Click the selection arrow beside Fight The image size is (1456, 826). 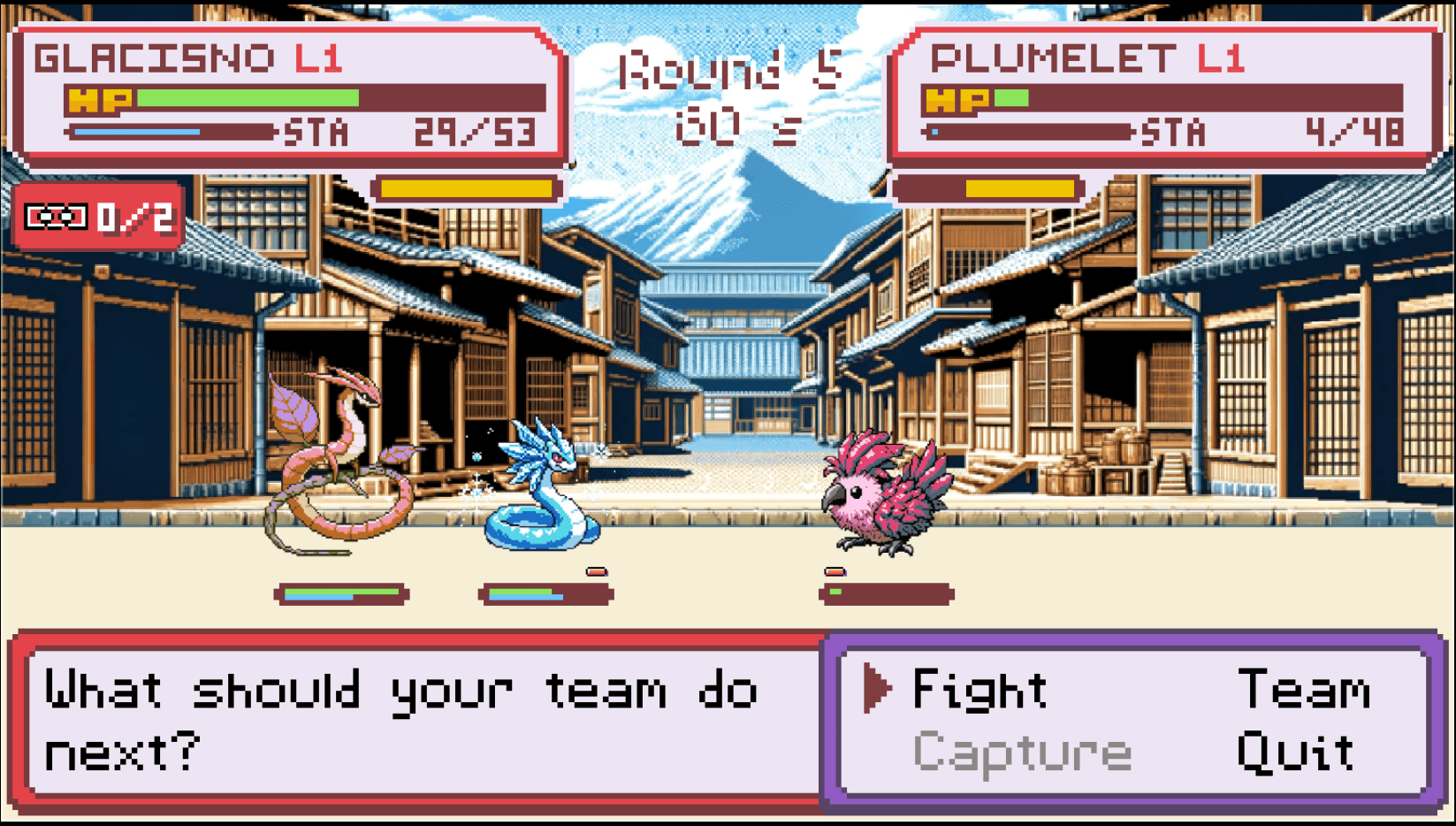[875, 690]
